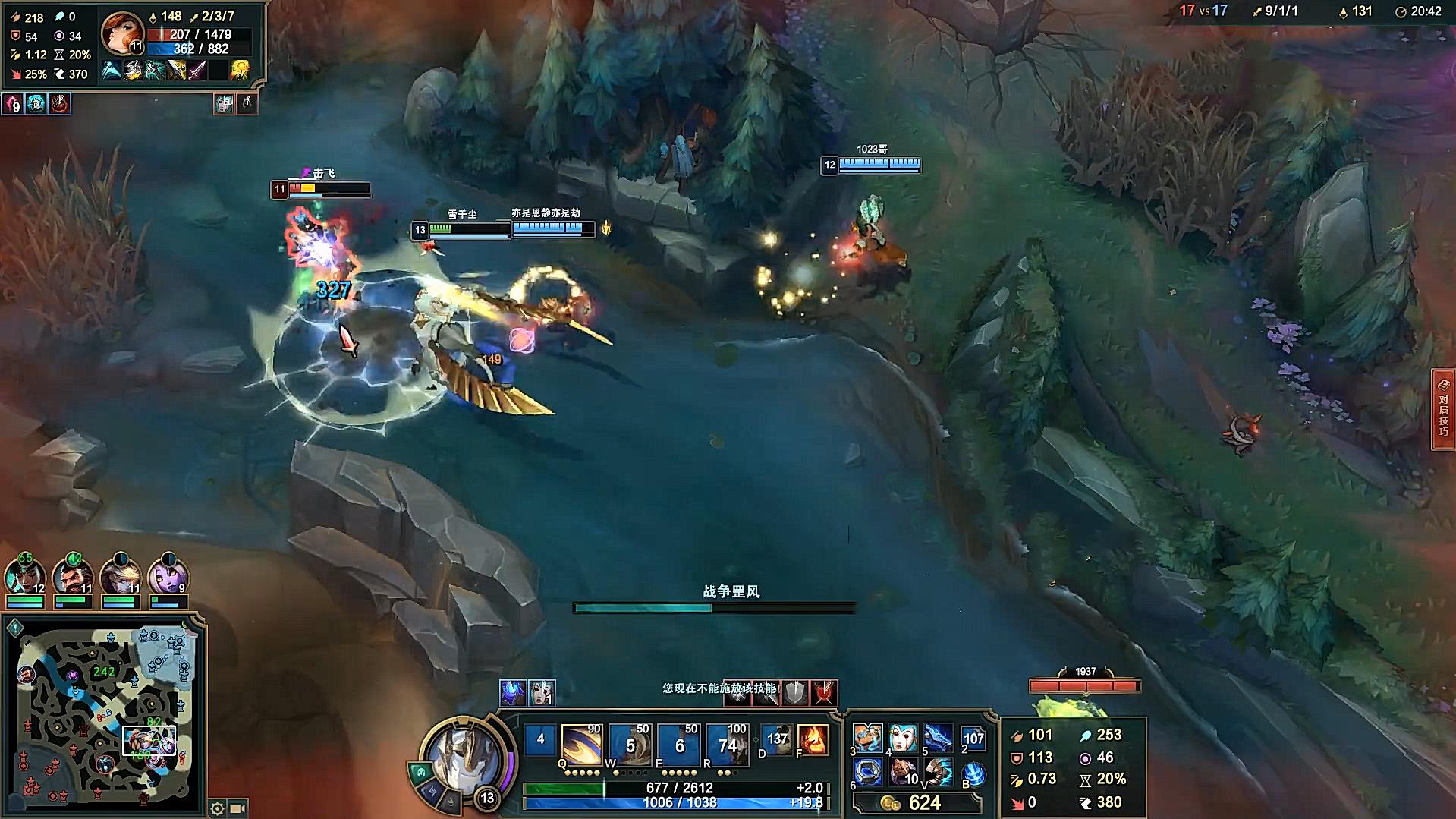The height and width of the screenshot is (819, 1456).
Task: Use the masked-face item in slot 4
Action: click(x=903, y=737)
